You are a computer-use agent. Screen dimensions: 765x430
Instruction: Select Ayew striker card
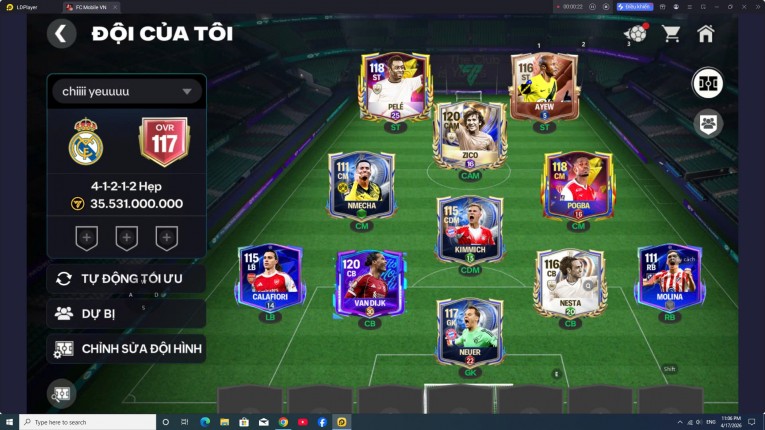tap(544, 89)
